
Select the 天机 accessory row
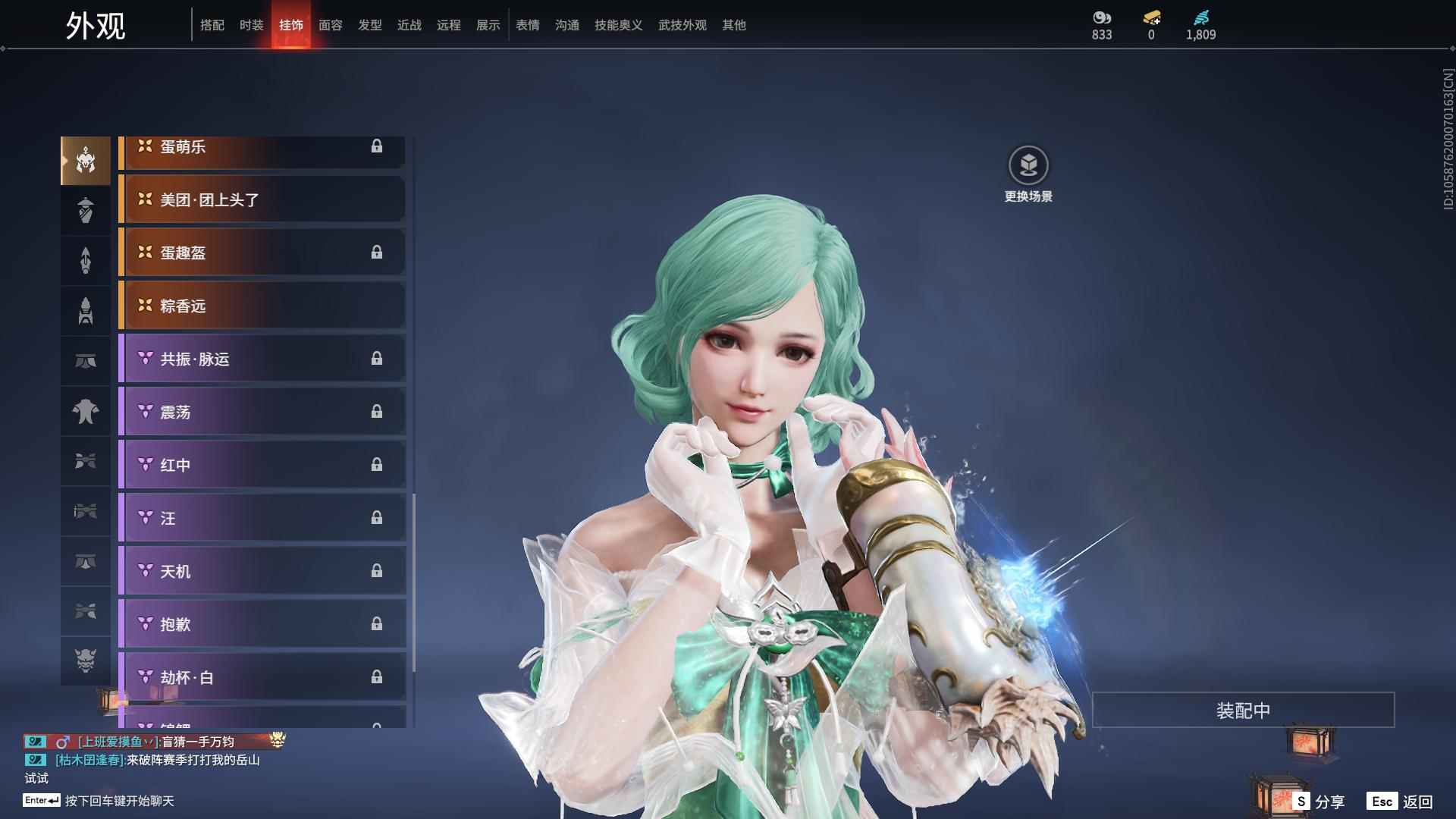click(x=262, y=571)
